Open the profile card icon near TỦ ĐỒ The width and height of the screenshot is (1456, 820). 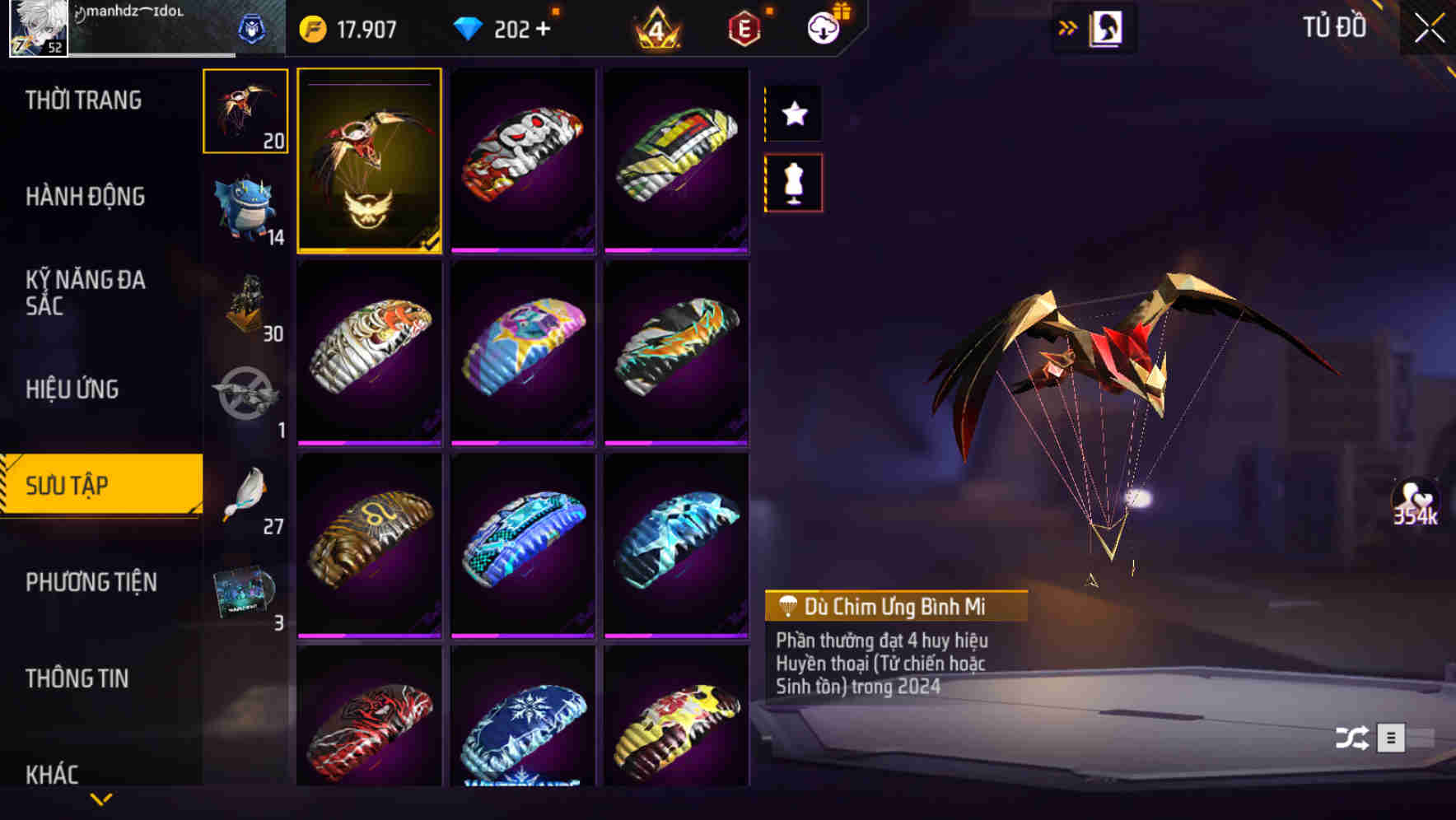coord(1107,27)
